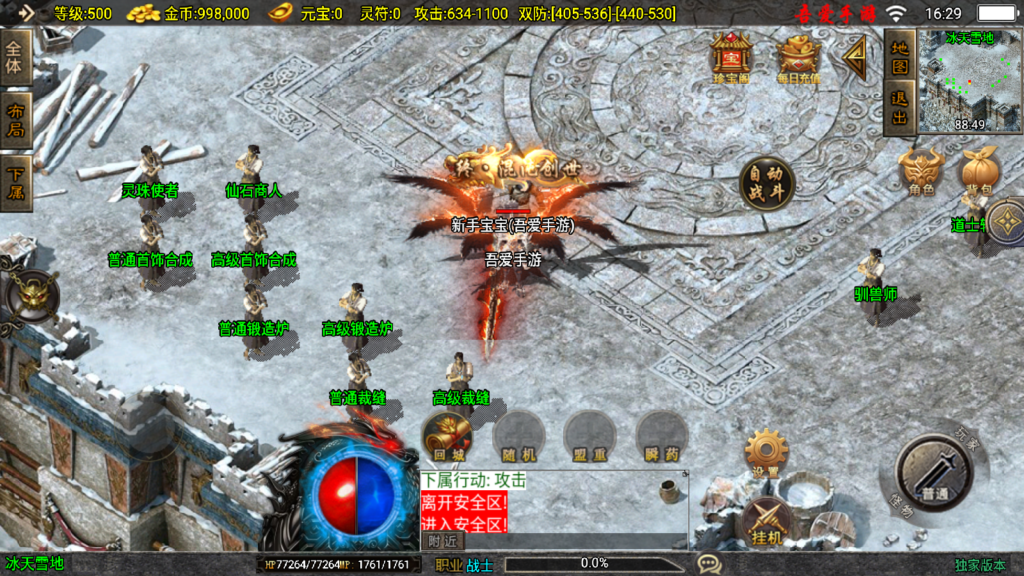The image size is (1024, 576).
Task: Click the chained demon mask icon
Action: [33, 296]
